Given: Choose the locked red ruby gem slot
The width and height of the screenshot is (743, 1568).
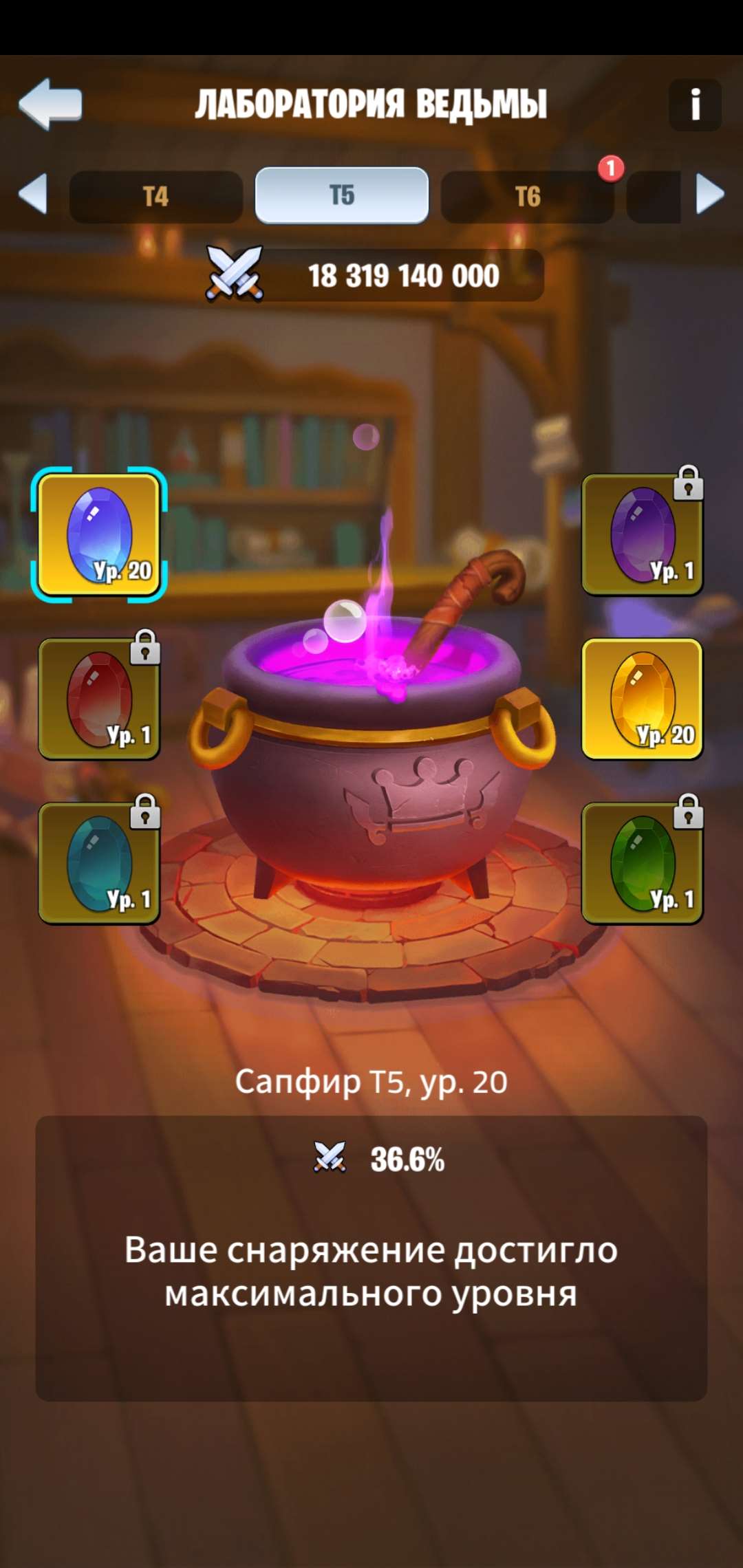Looking at the screenshot, I should tap(99, 699).
